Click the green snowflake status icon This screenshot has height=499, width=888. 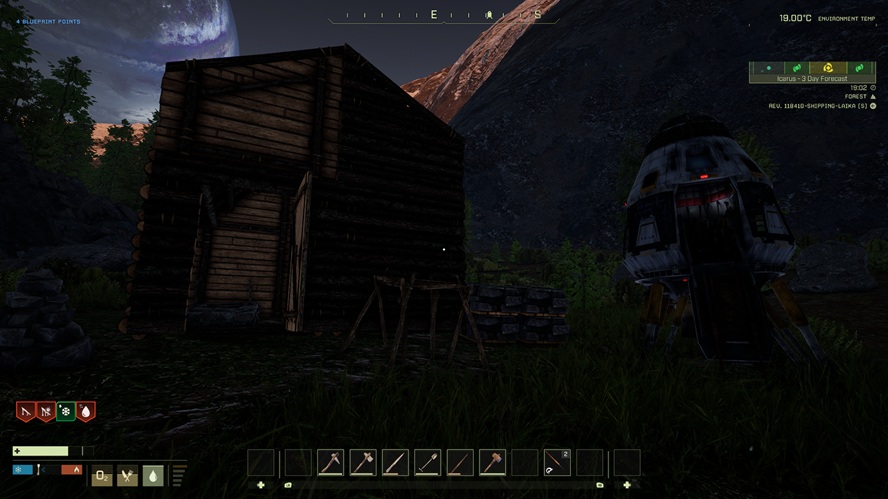coord(66,411)
